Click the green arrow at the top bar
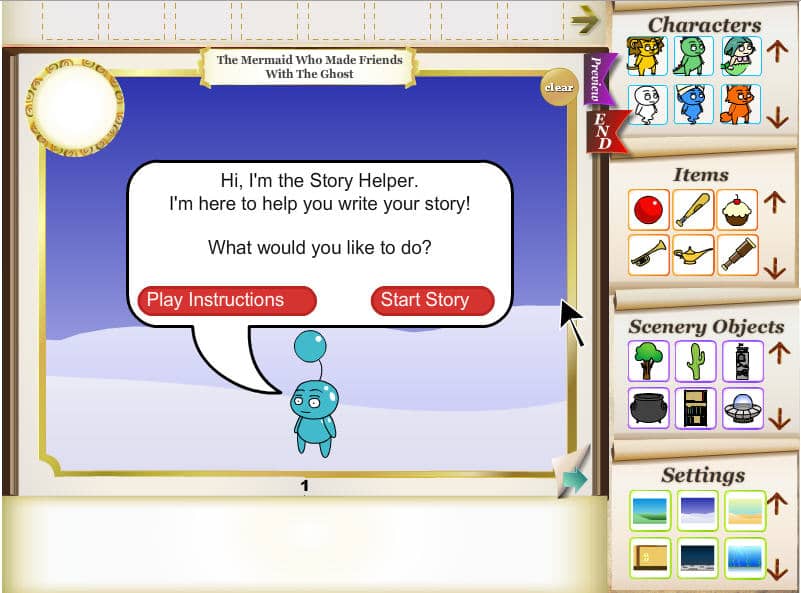The height and width of the screenshot is (593, 801). [x=584, y=18]
